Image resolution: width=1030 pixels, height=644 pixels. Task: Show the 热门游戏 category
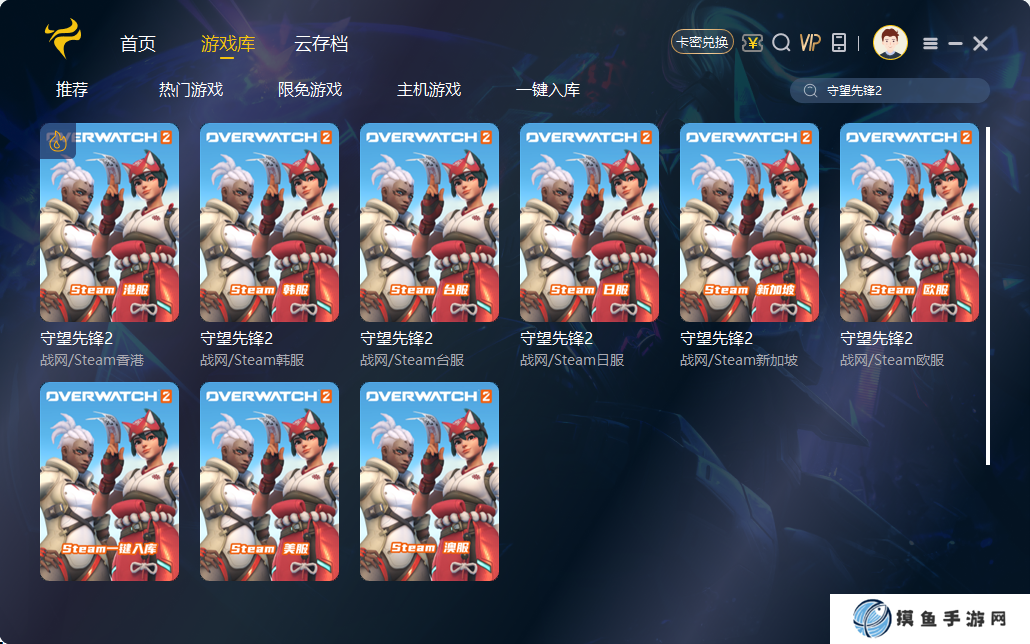[191, 90]
